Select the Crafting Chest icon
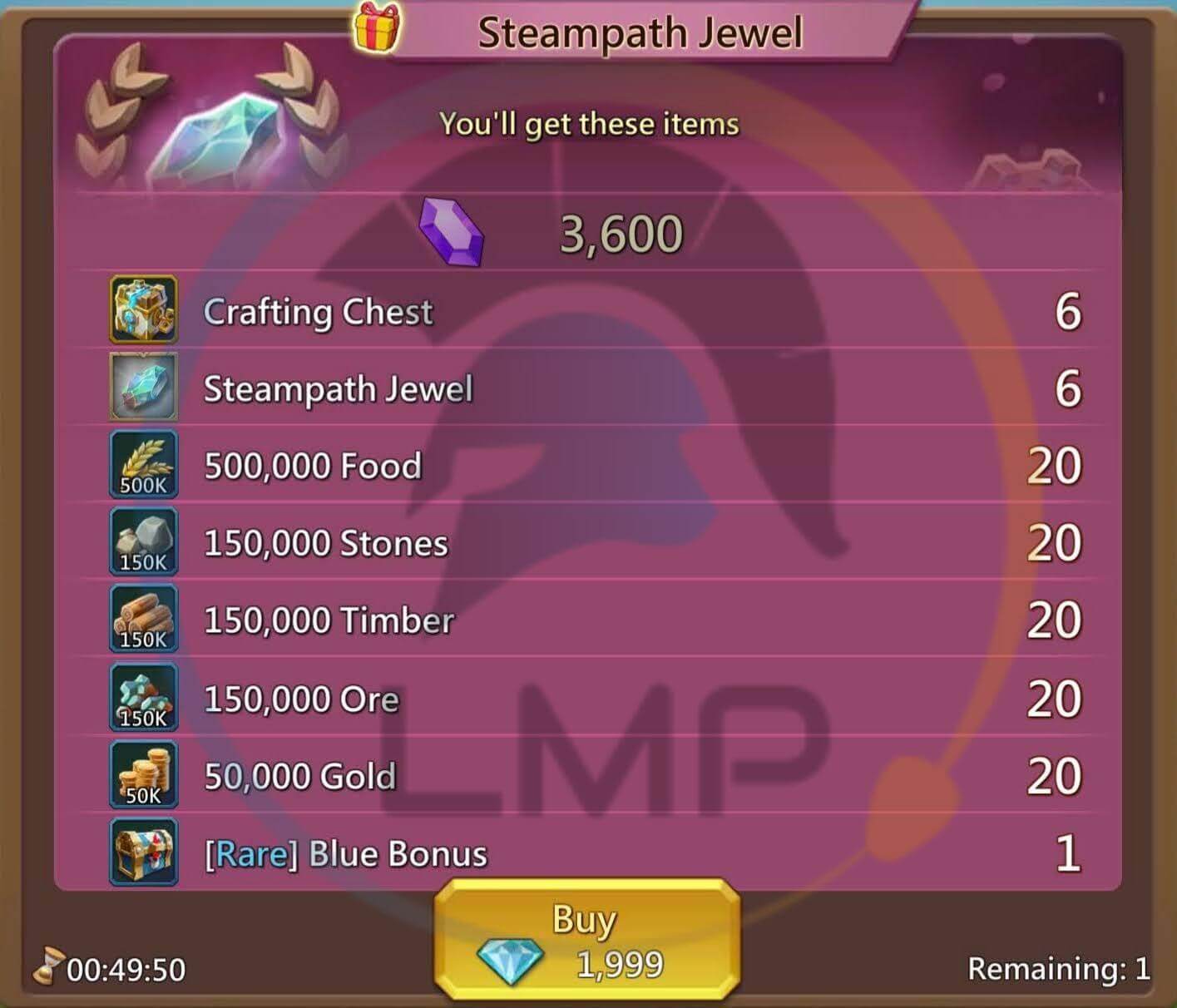Image resolution: width=1177 pixels, height=1008 pixels. [142, 311]
